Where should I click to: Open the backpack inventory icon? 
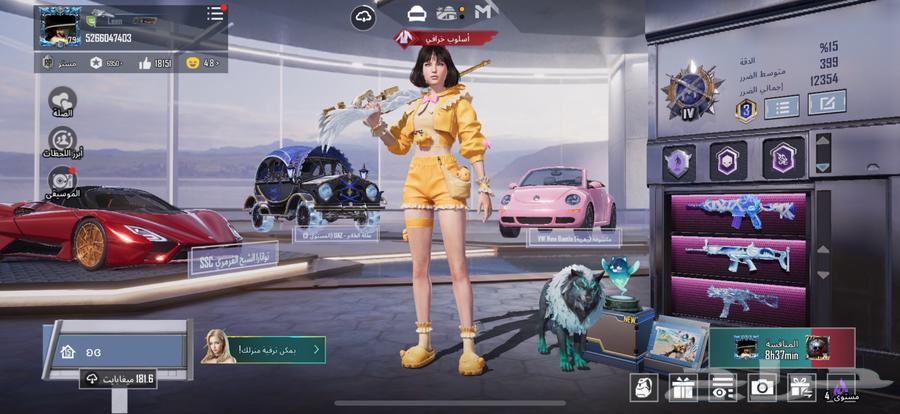(x=643, y=387)
